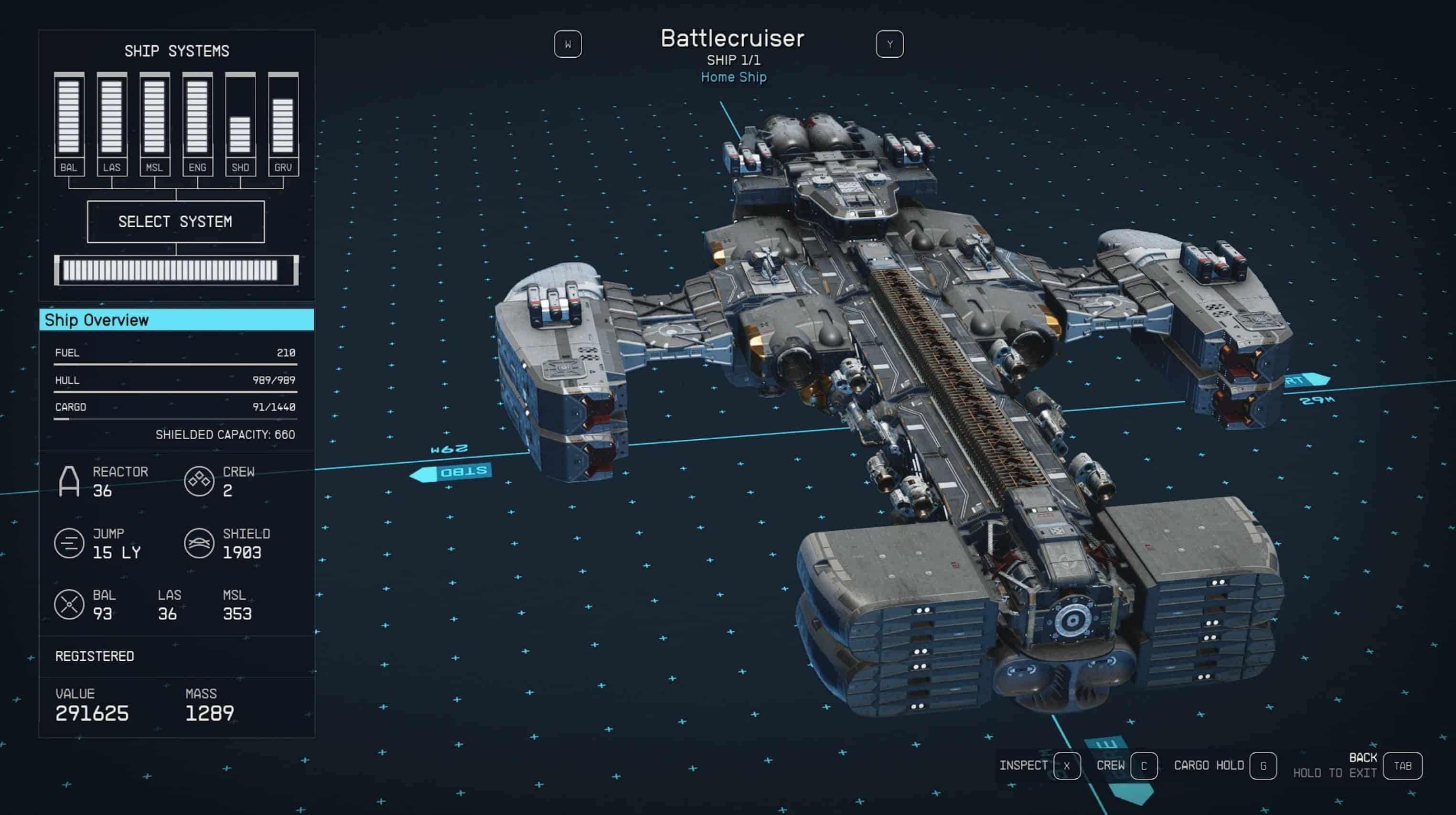Select the ENG engine system
The width and height of the screenshot is (1456, 815).
[x=197, y=124]
